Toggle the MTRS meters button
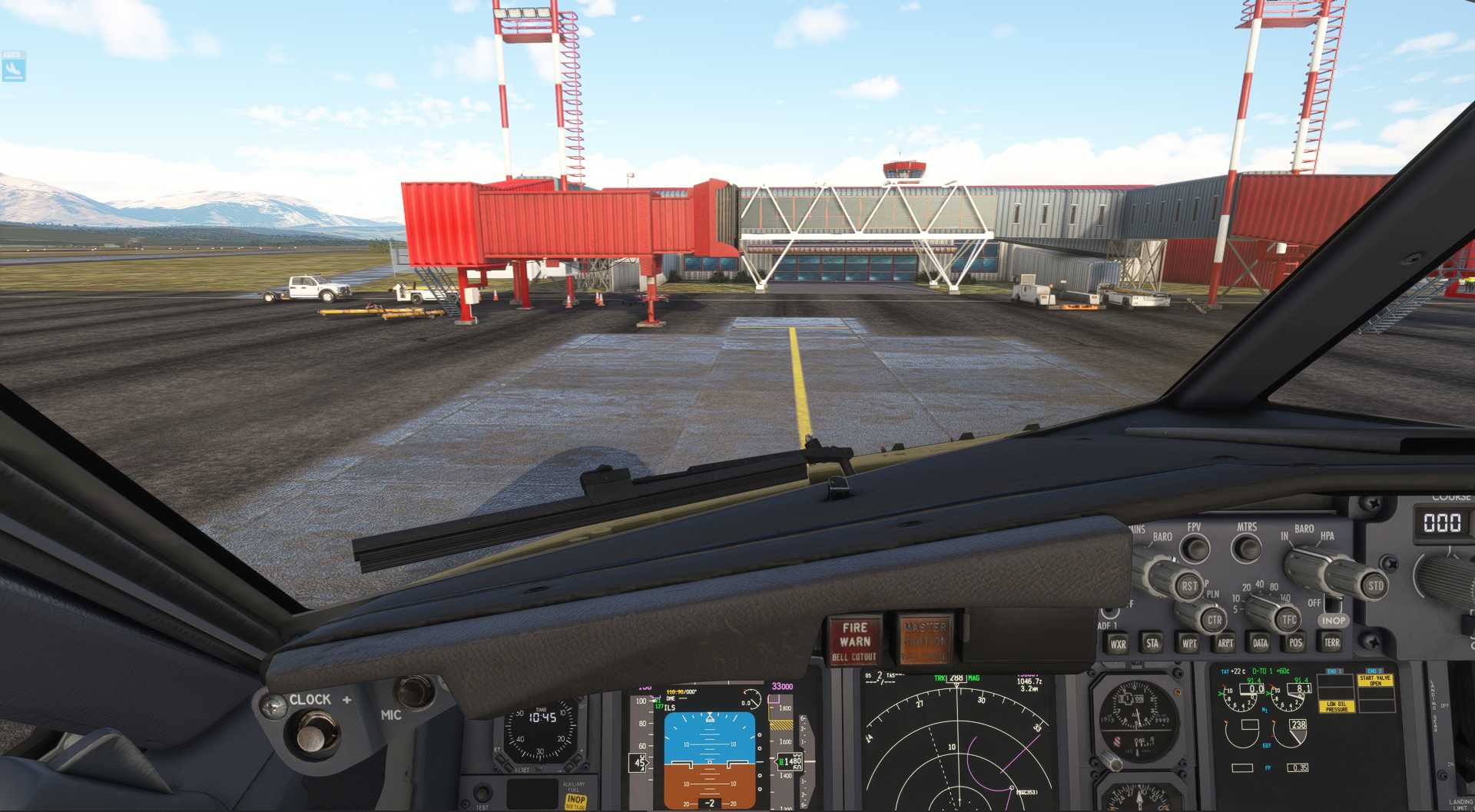Screen dimensions: 1475x812 (x=1246, y=549)
